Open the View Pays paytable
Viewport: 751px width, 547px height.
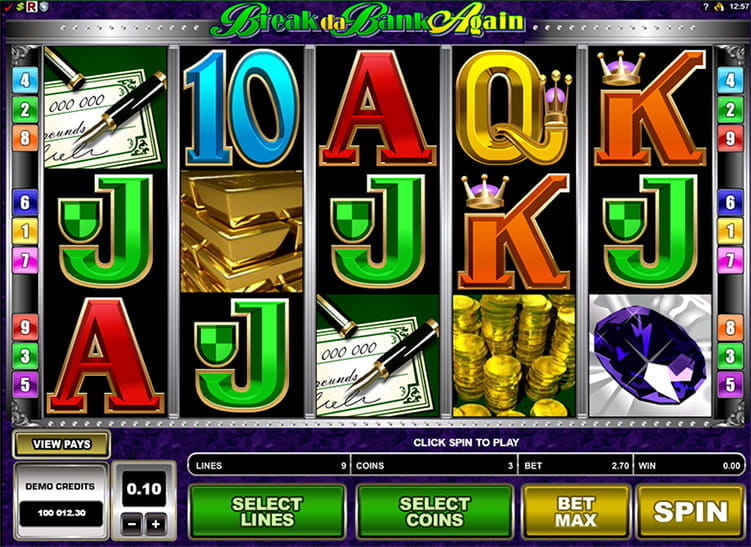tap(61, 444)
